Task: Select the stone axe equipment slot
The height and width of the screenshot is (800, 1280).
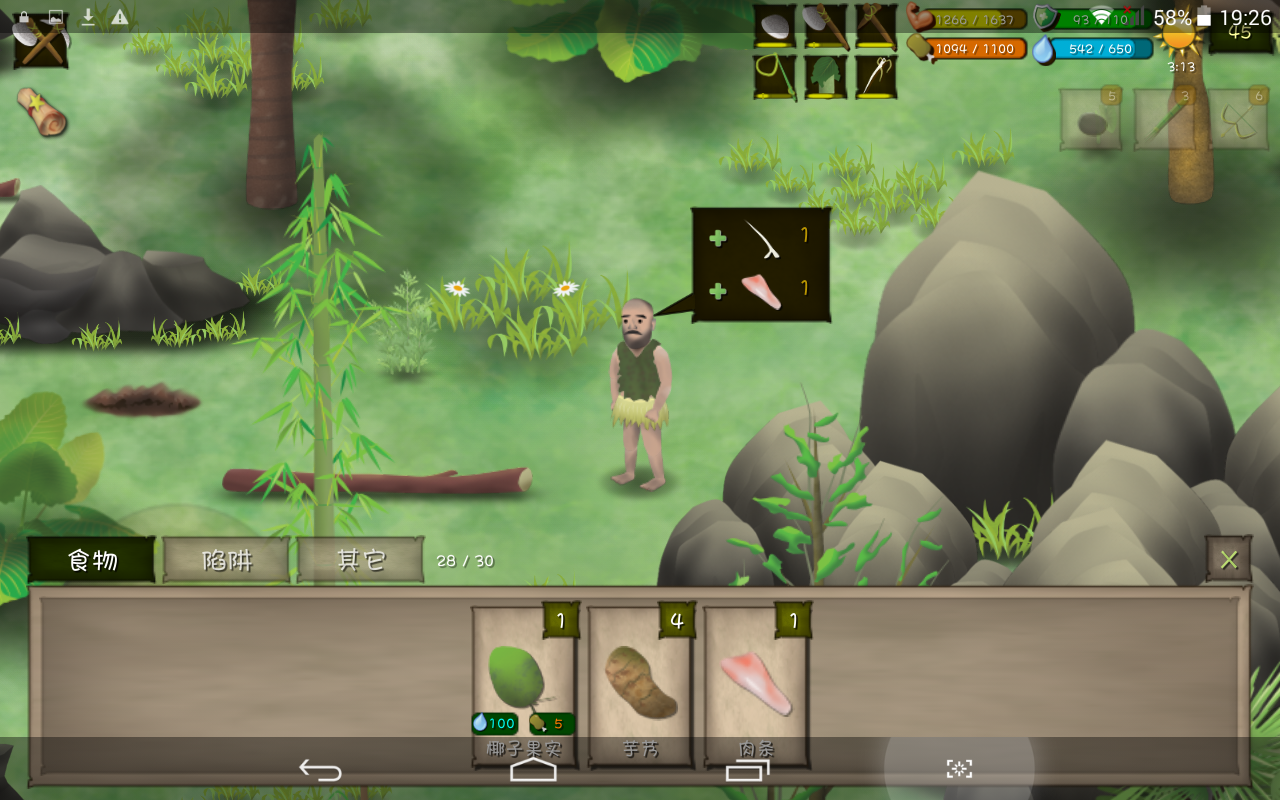Action: coord(825,27)
